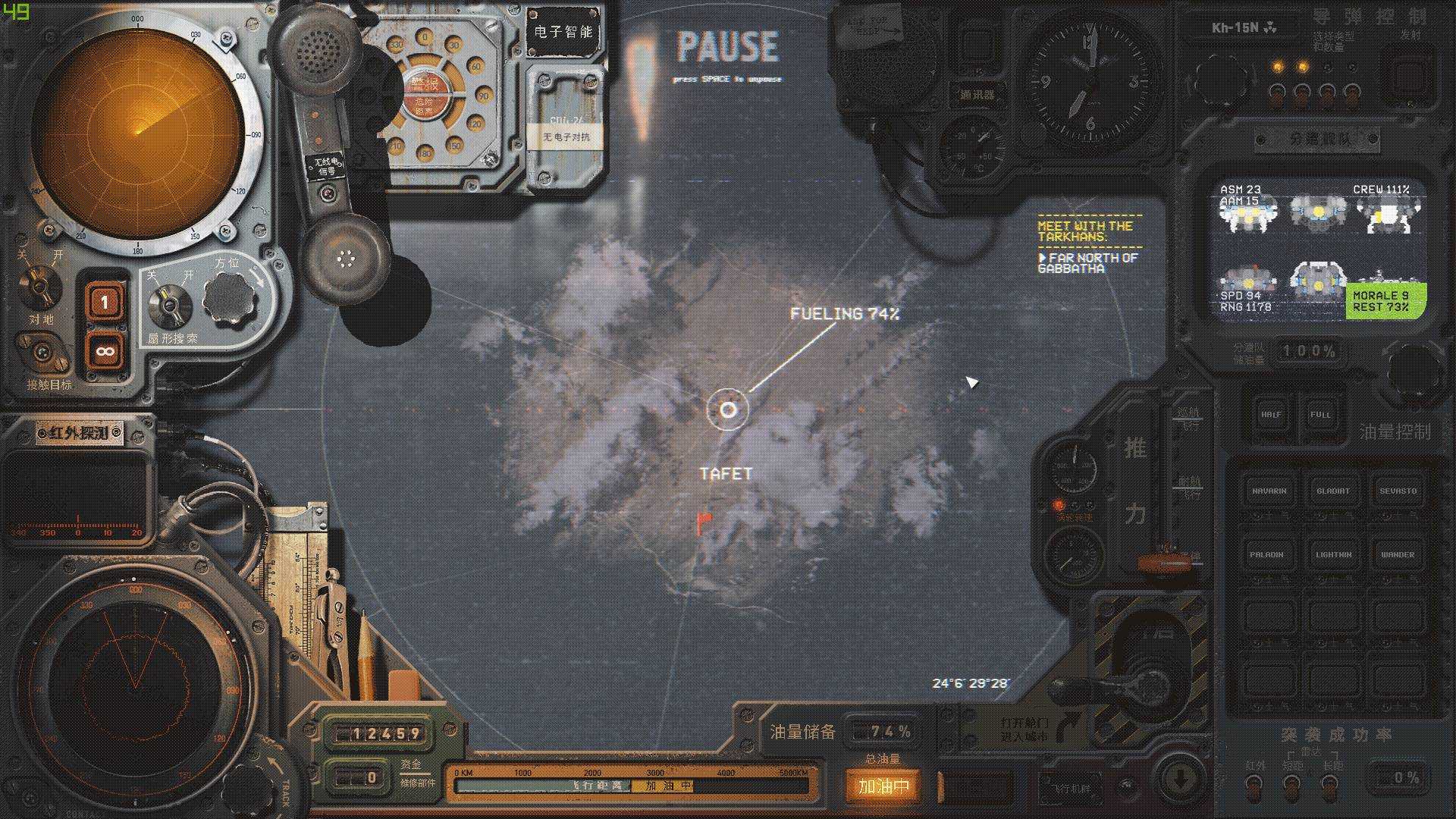The image size is (1456, 819).
Task: Select the SEVASTO ship button
Action: point(1398,491)
